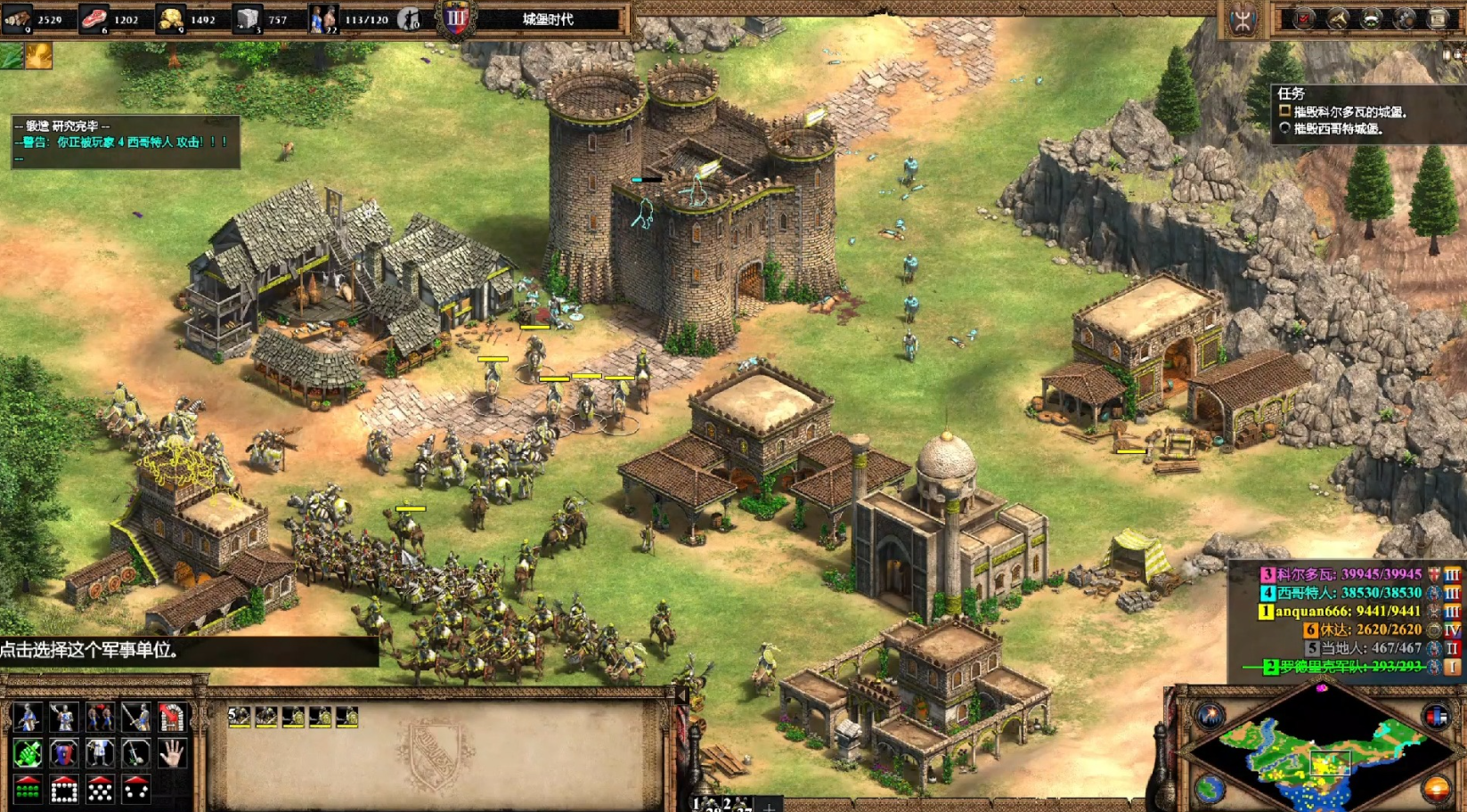Choose the staggered formation button
The height and width of the screenshot is (812, 1467).
pos(100,789)
